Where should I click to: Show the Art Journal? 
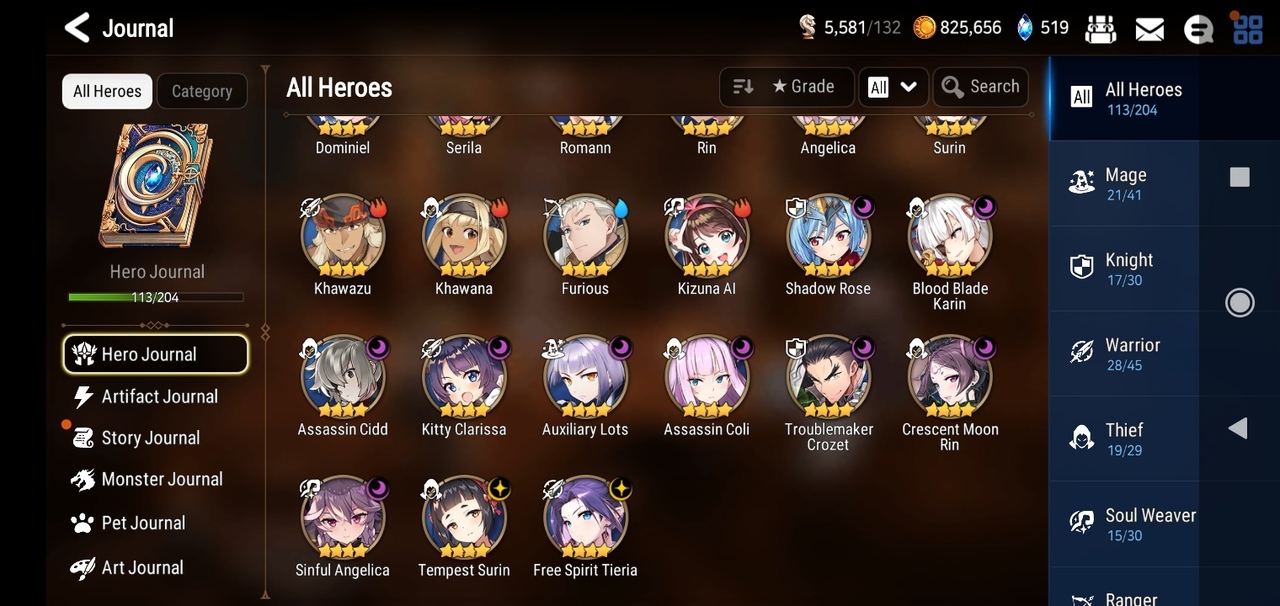click(x=142, y=567)
